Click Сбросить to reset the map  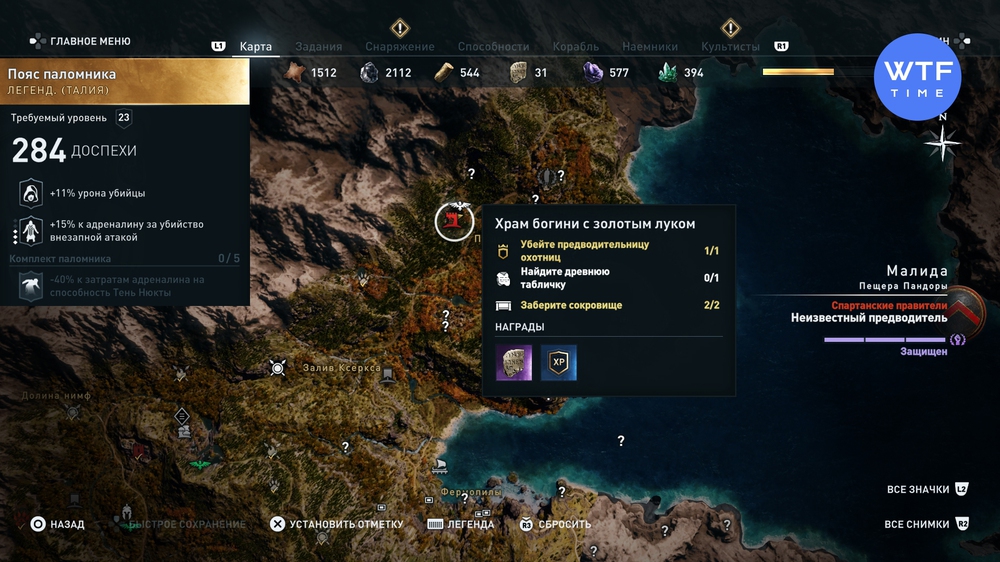tap(565, 524)
